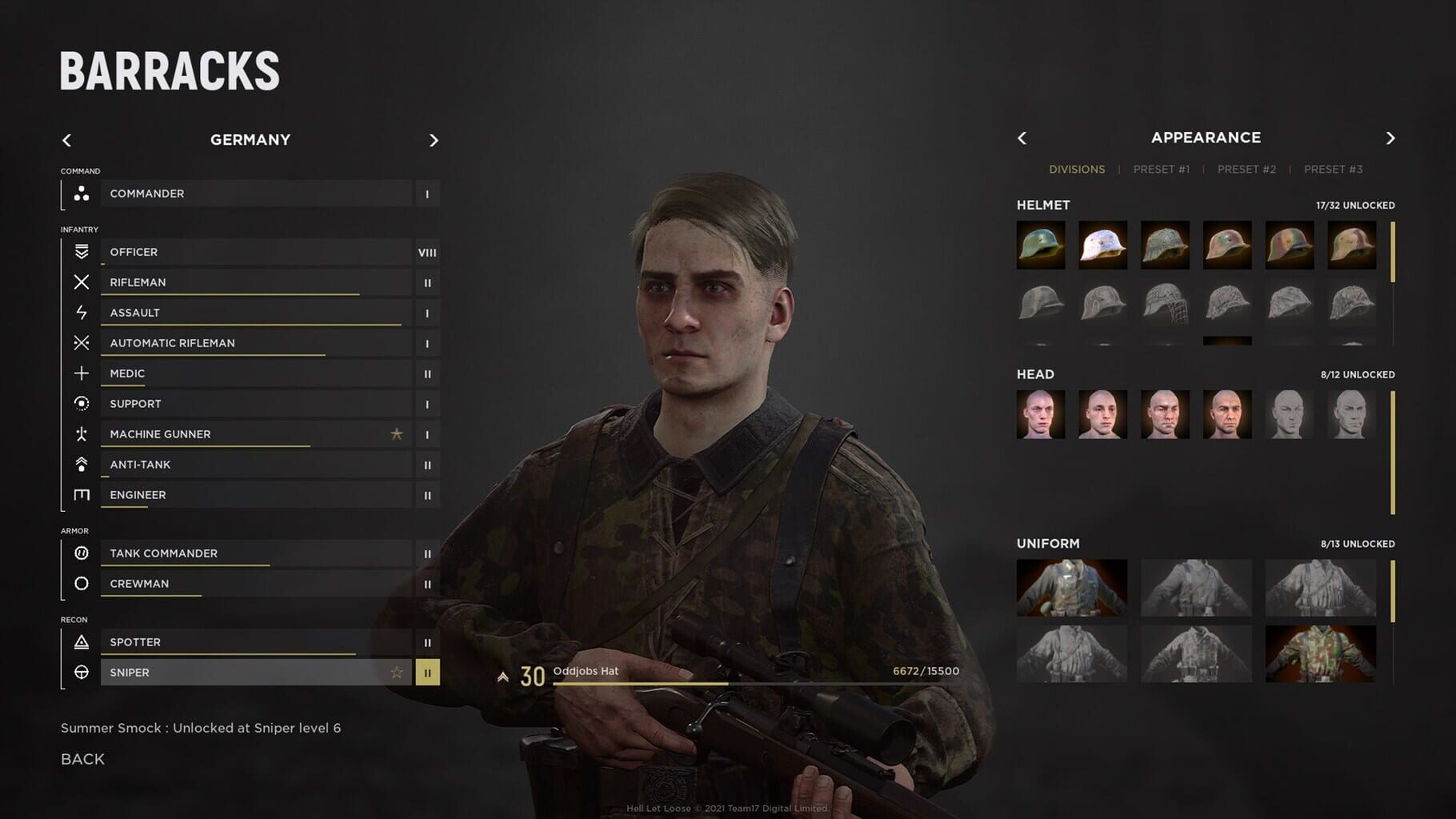
Task: Click the Engineer wrench icon
Action: click(x=80, y=495)
